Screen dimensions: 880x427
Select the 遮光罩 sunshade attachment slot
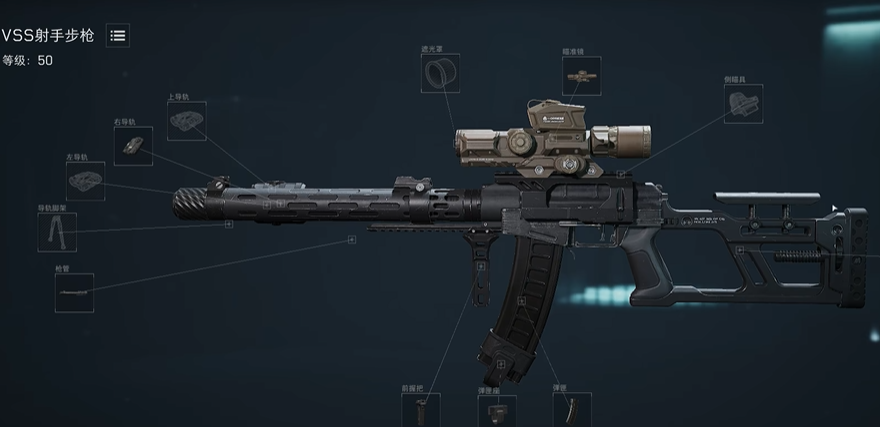(x=440, y=74)
